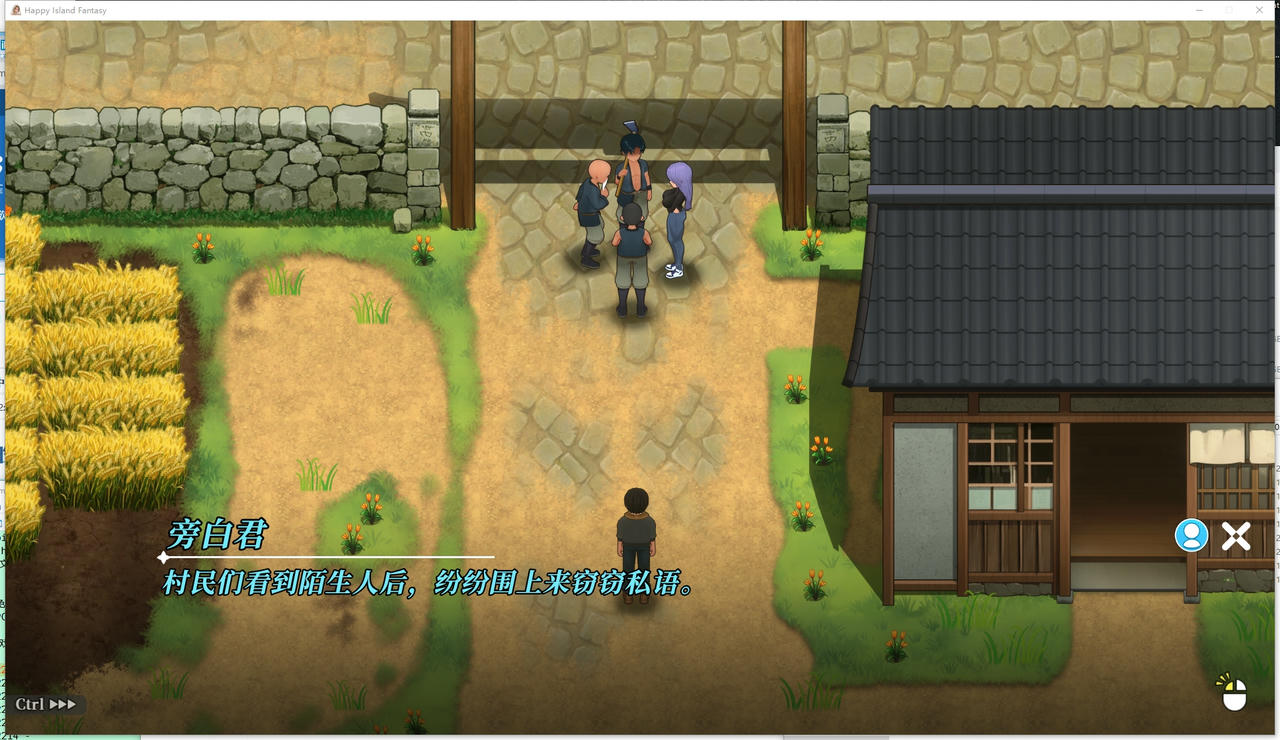Minimize the Happy Island Fantasy window

(1198, 10)
